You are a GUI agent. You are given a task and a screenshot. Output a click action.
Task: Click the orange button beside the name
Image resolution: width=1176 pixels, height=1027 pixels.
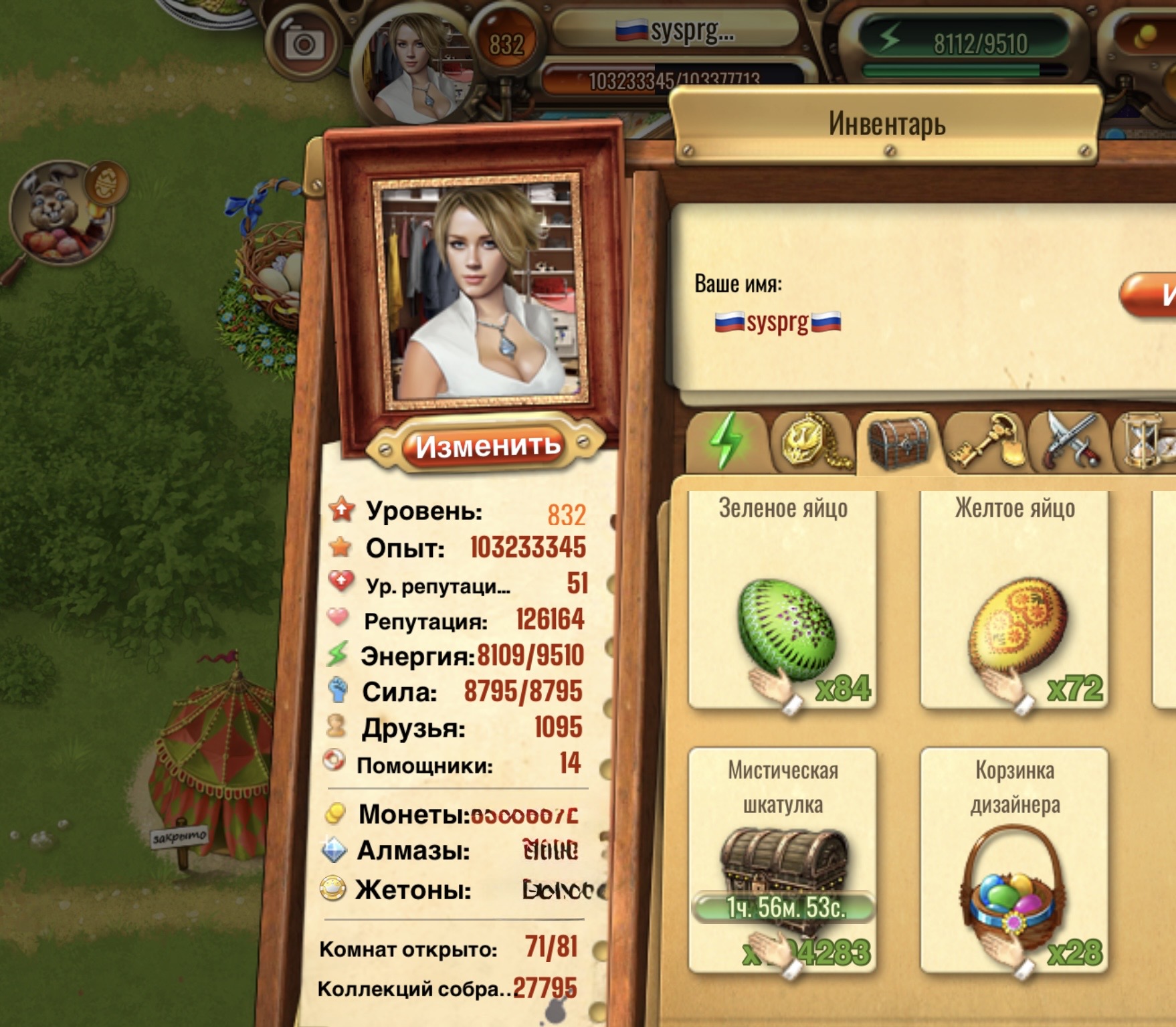(x=1151, y=294)
